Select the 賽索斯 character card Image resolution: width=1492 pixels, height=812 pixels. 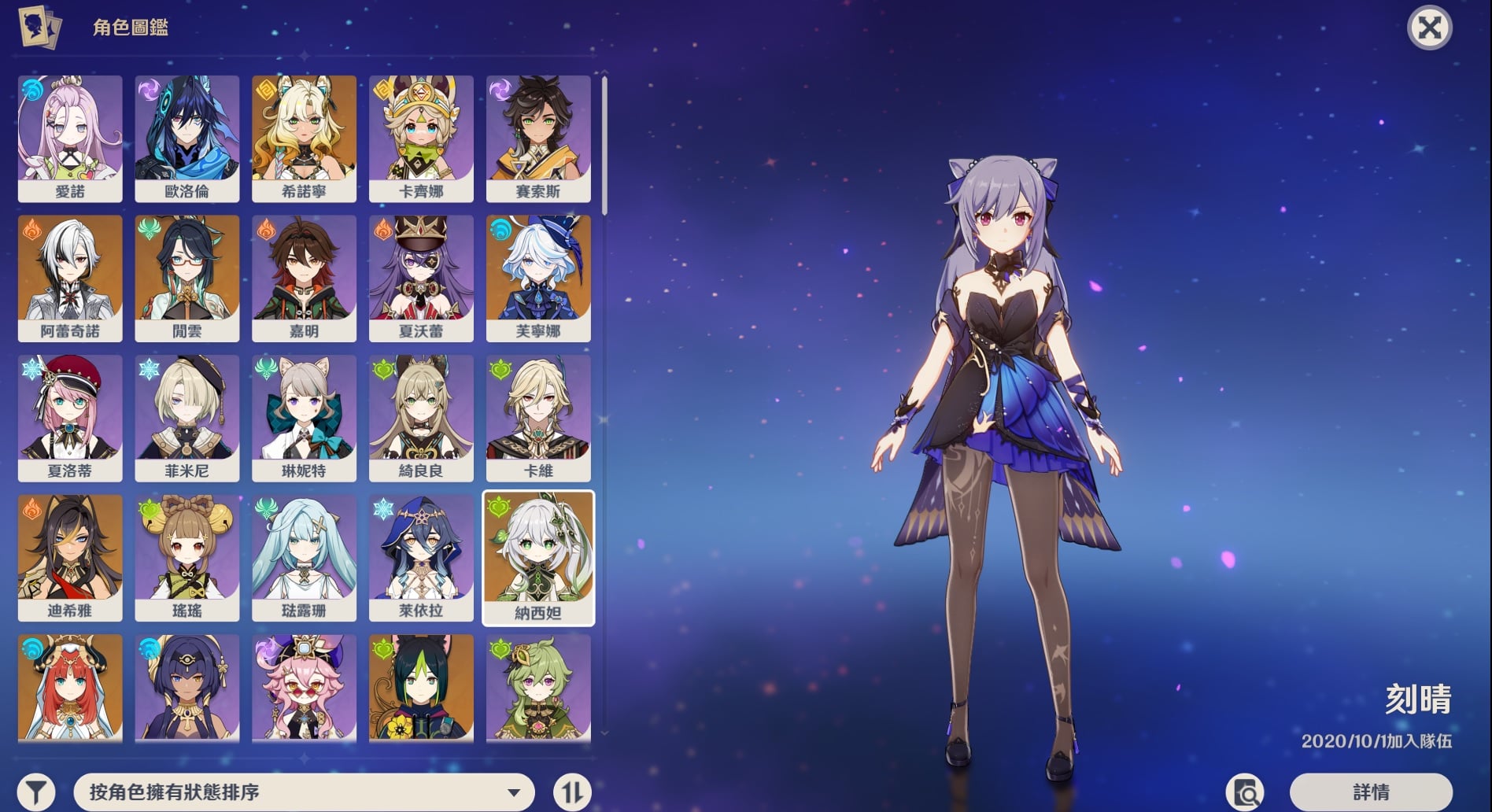(x=538, y=138)
